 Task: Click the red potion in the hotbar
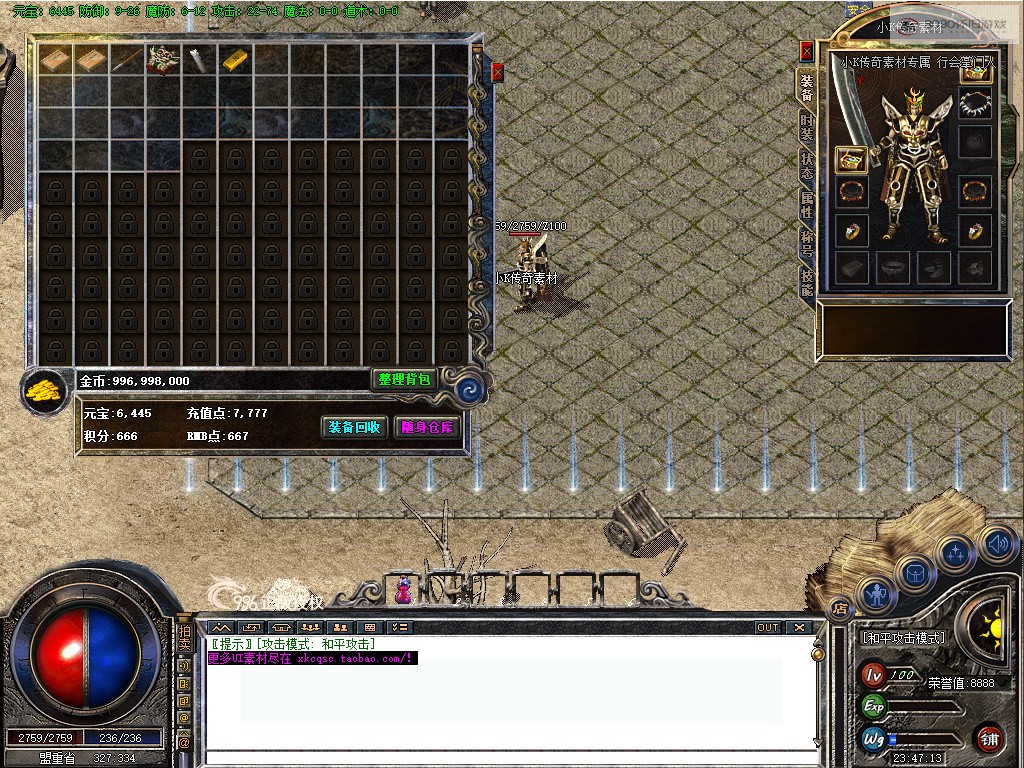[x=403, y=590]
